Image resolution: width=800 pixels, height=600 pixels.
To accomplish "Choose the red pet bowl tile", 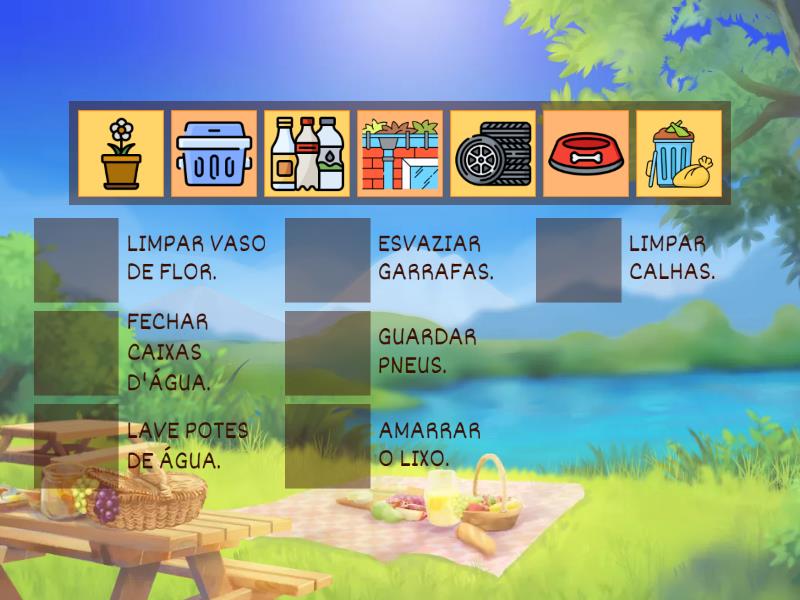I will [586, 153].
